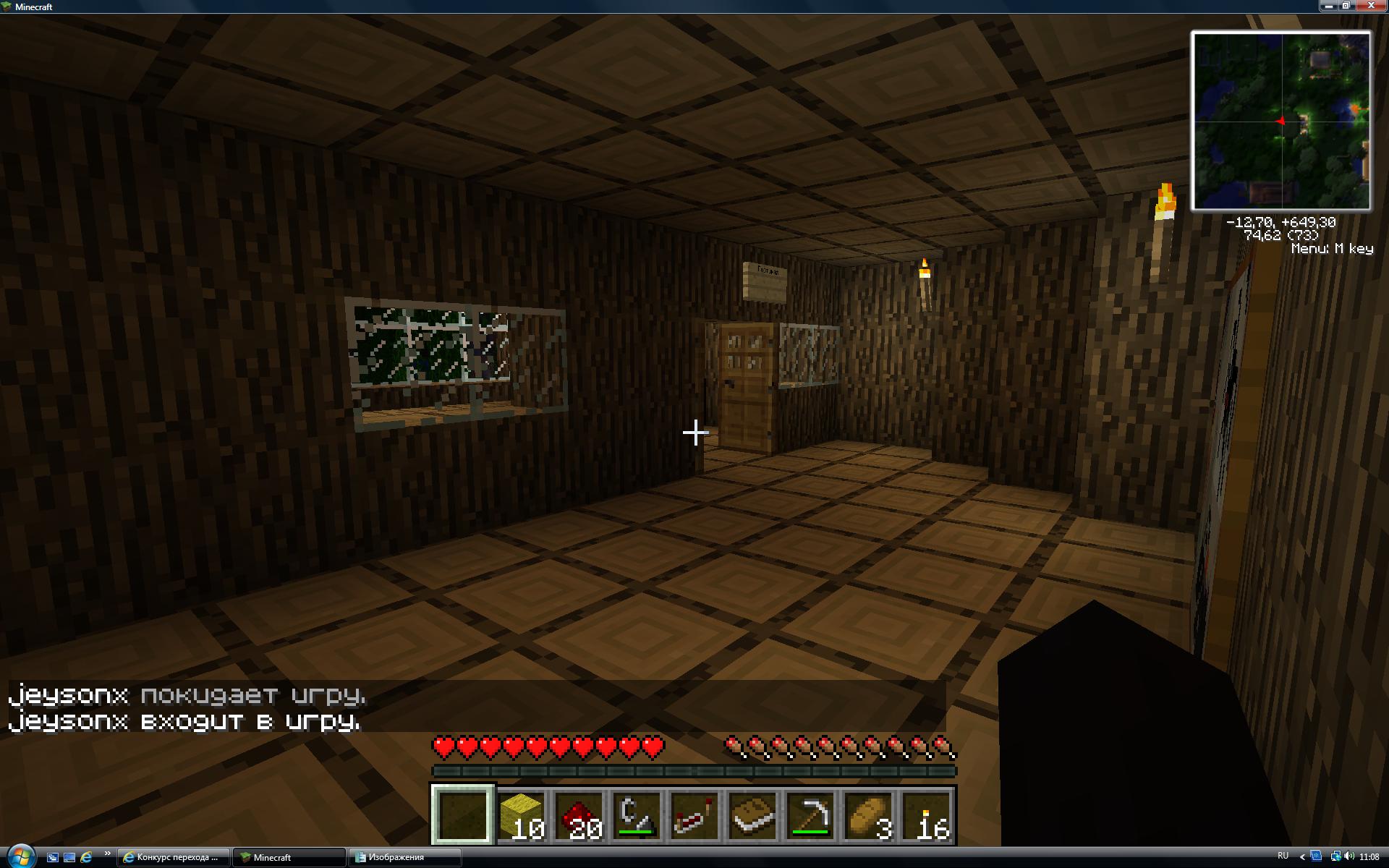The image size is (1389, 868).
Task: Pick the book hotbar slot
Action: (753, 815)
